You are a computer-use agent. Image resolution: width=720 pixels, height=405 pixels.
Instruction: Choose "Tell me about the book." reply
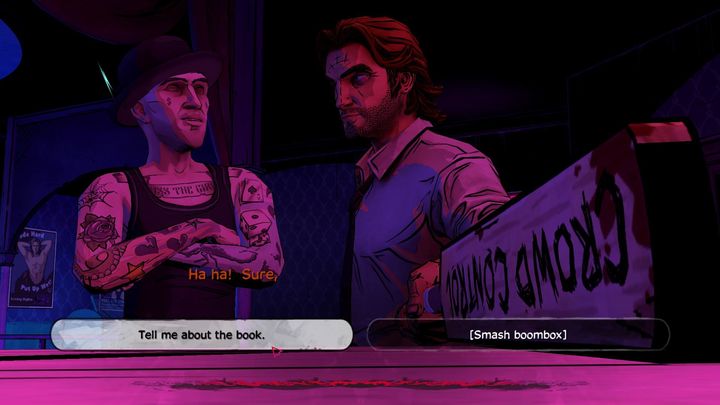pyautogui.click(x=201, y=334)
